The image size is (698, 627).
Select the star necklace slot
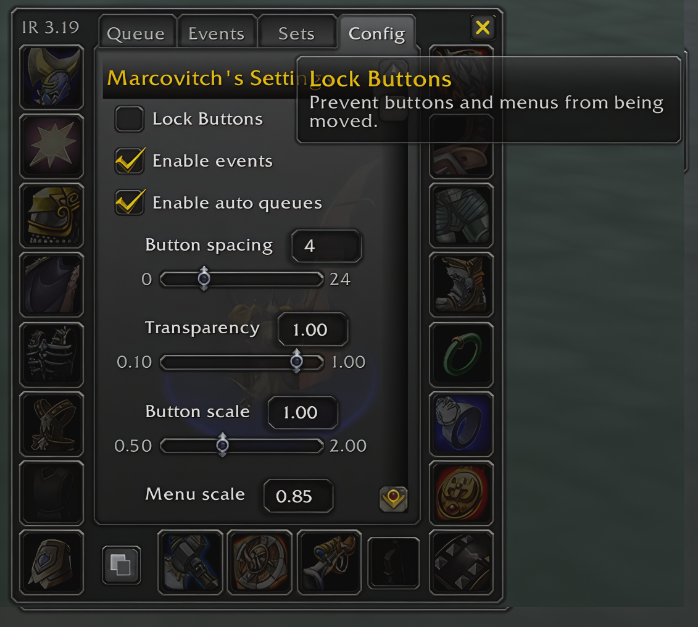pyautogui.click(x=51, y=147)
